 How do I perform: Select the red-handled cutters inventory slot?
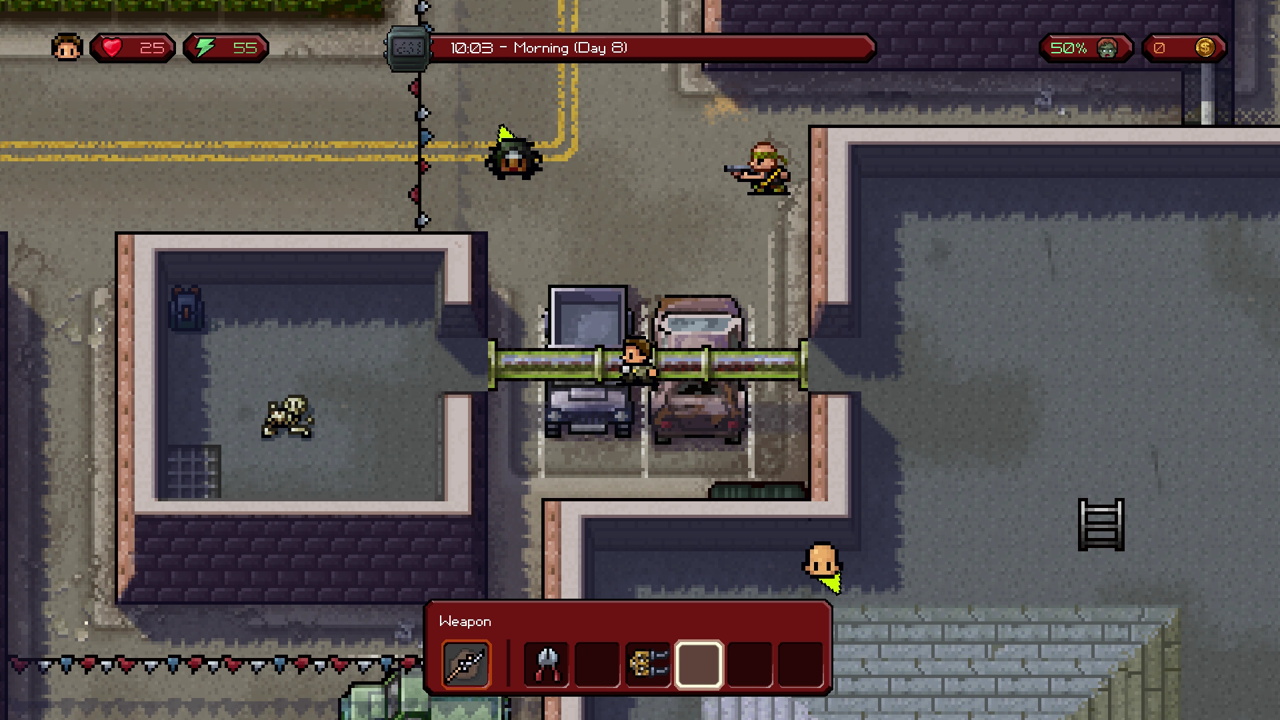[x=547, y=664]
